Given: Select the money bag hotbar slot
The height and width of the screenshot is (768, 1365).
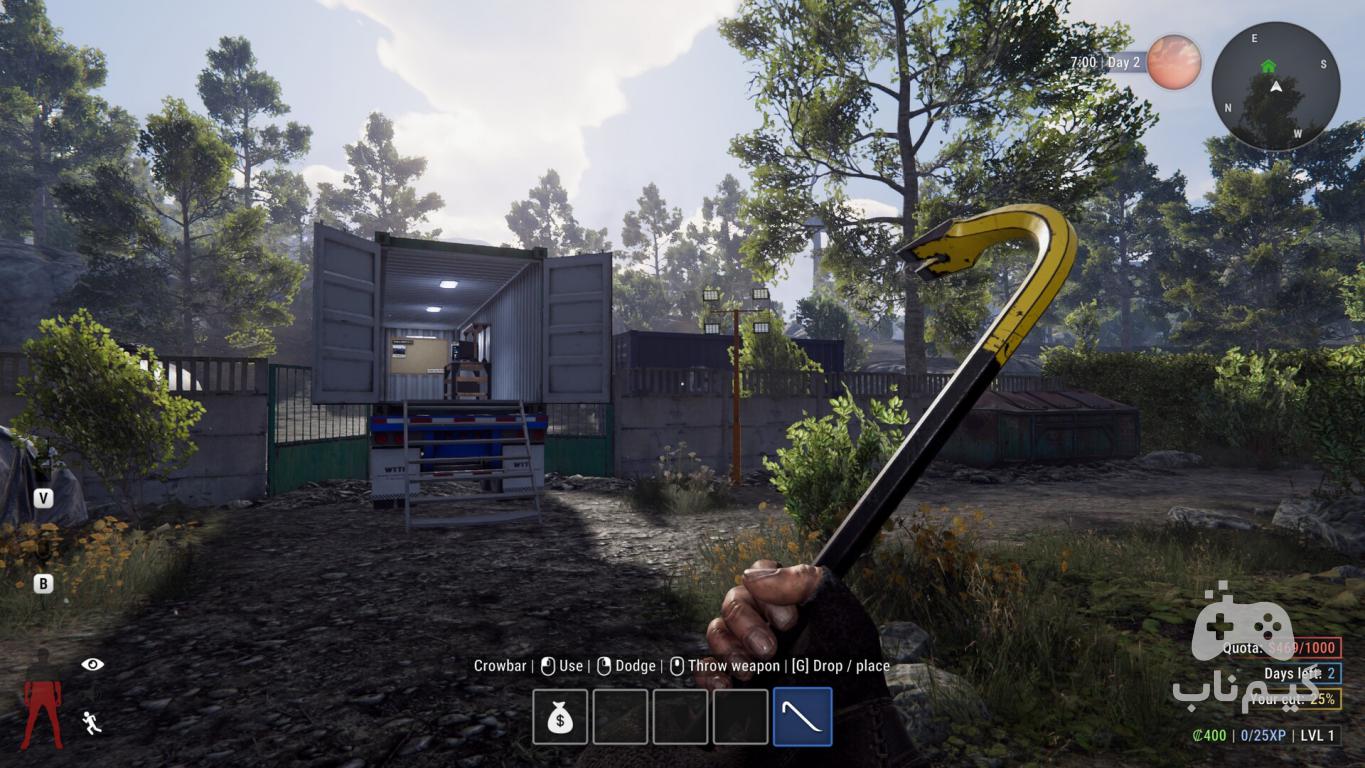Looking at the screenshot, I should [560, 717].
